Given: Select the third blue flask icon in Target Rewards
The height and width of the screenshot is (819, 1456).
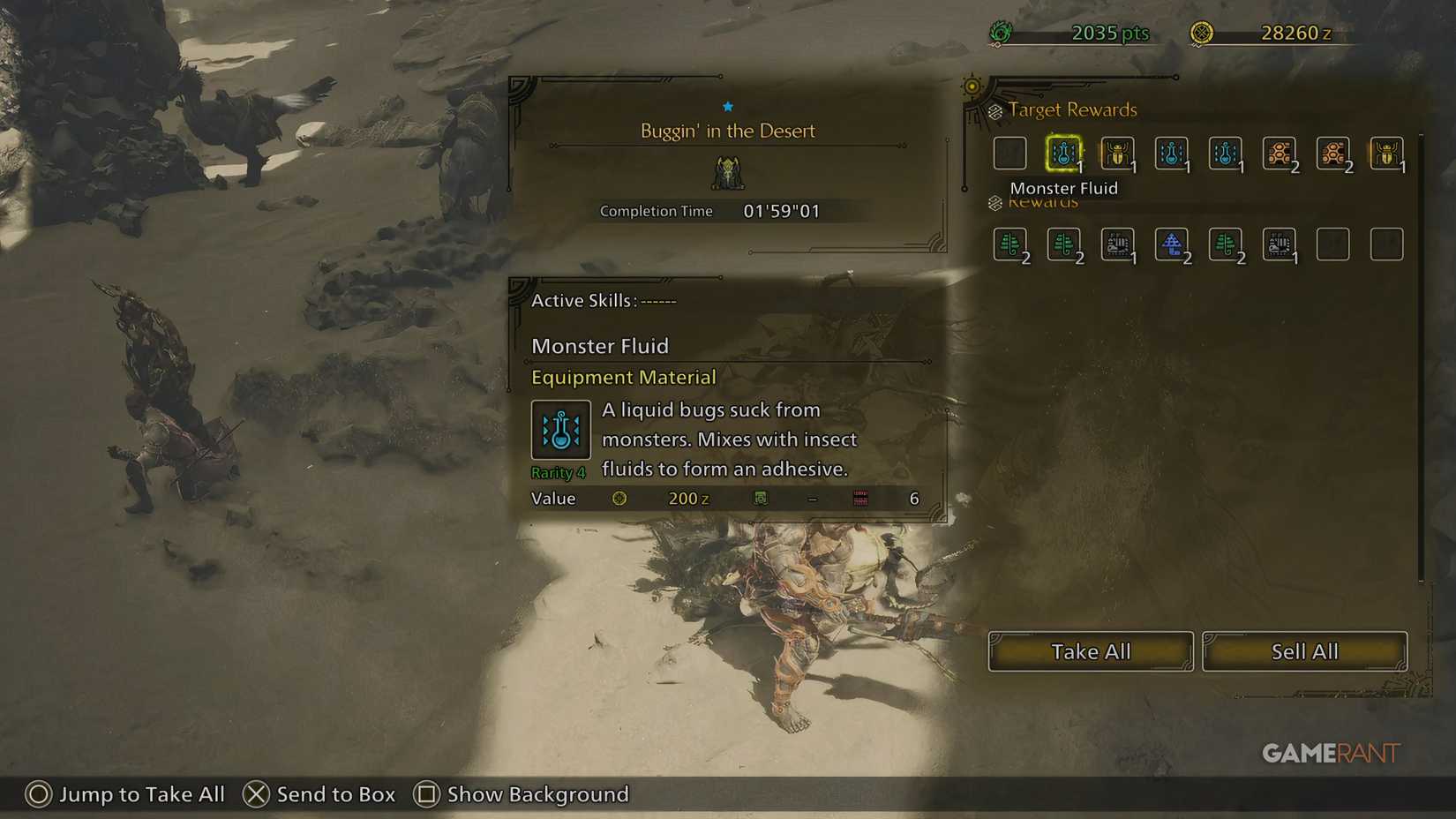Looking at the screenshot, I should [x=1226, y=153].
